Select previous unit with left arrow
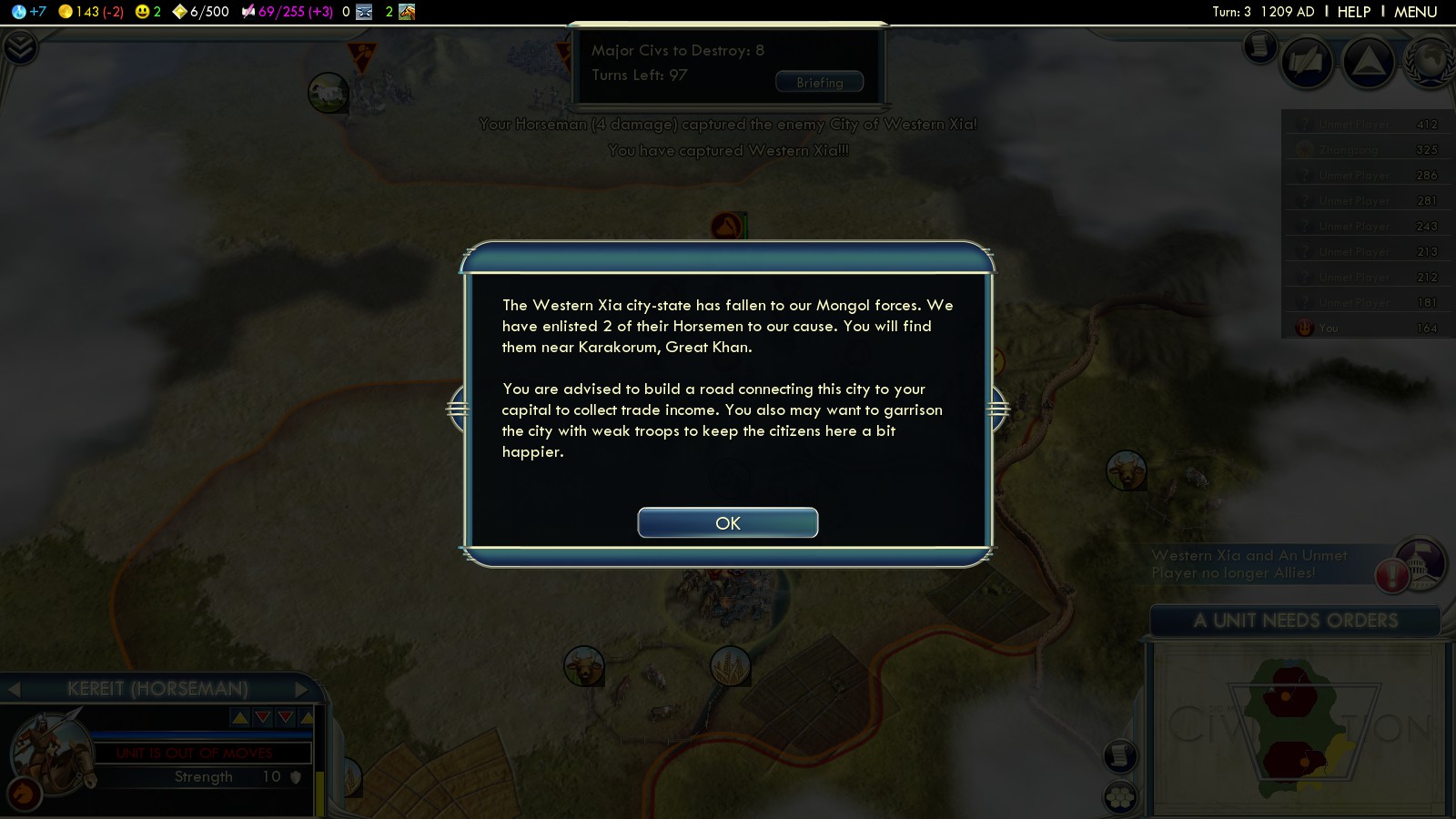Image resolution: width=1456 pixels, height=819 pixels. click(15, 689)
